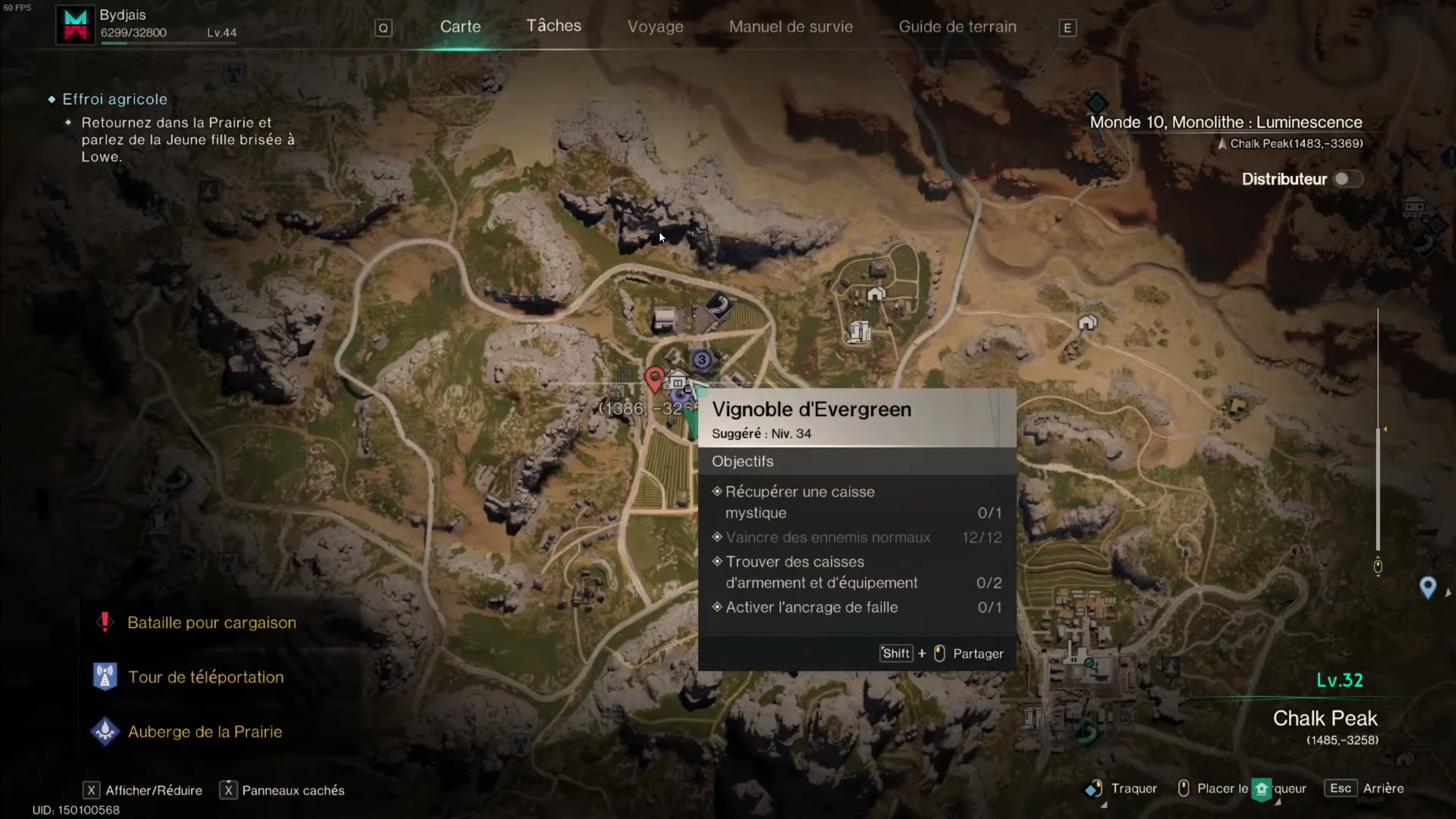Click the blue pin marker on the map

tap(1428, 586)
